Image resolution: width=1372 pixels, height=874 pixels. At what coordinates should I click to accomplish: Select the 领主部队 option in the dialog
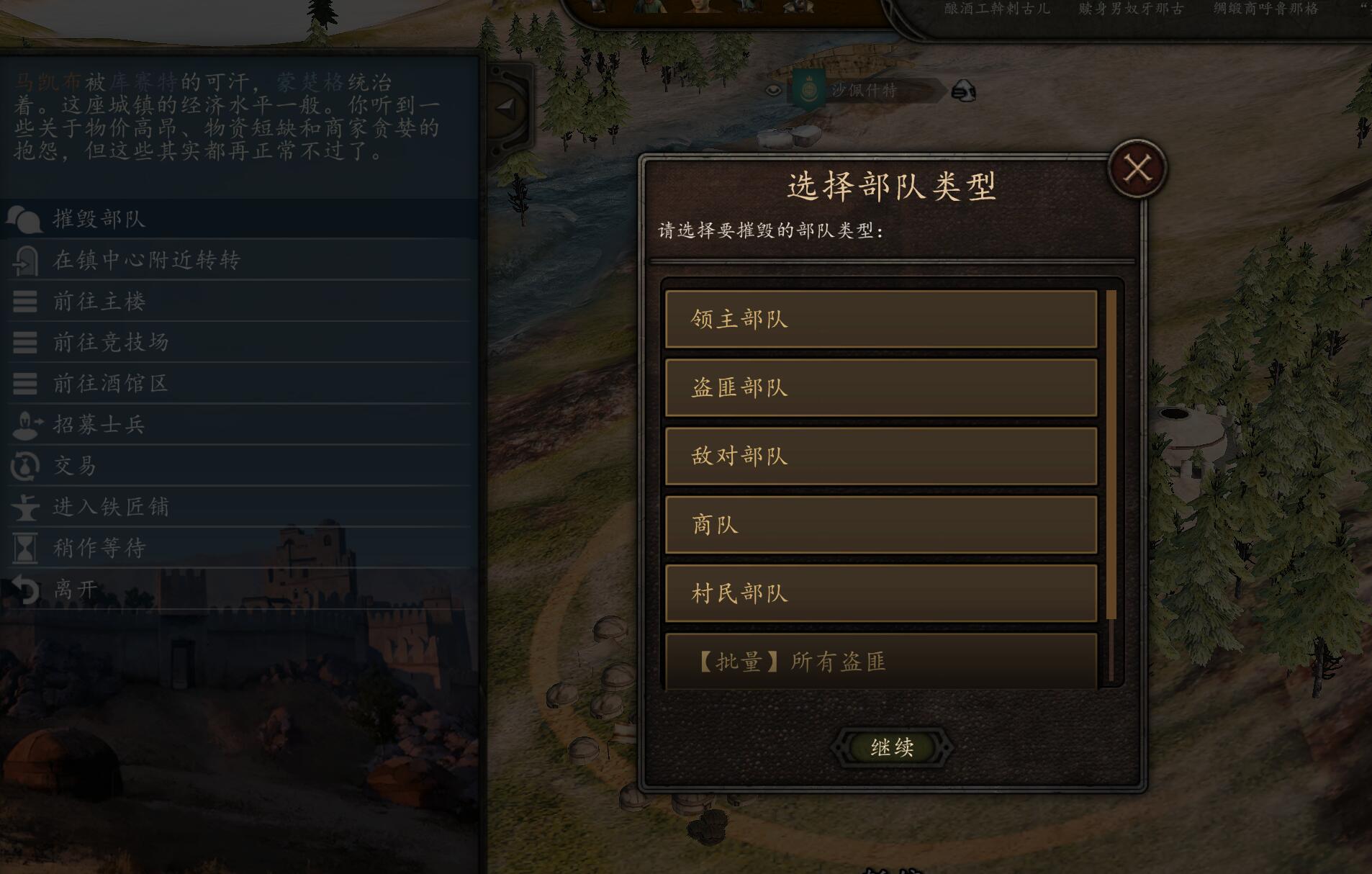[882, 319]
